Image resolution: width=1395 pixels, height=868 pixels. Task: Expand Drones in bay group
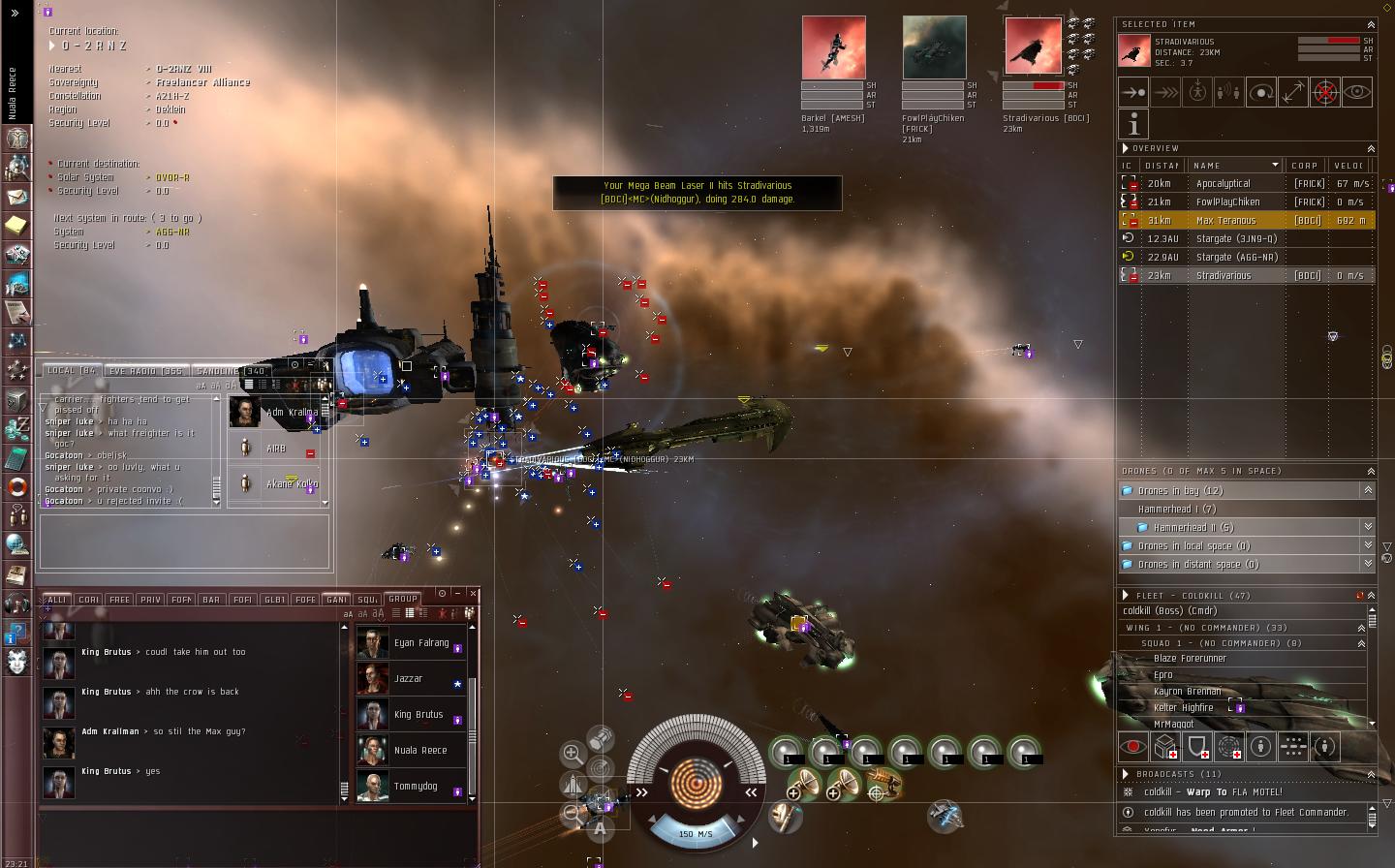pos(1368,491)
